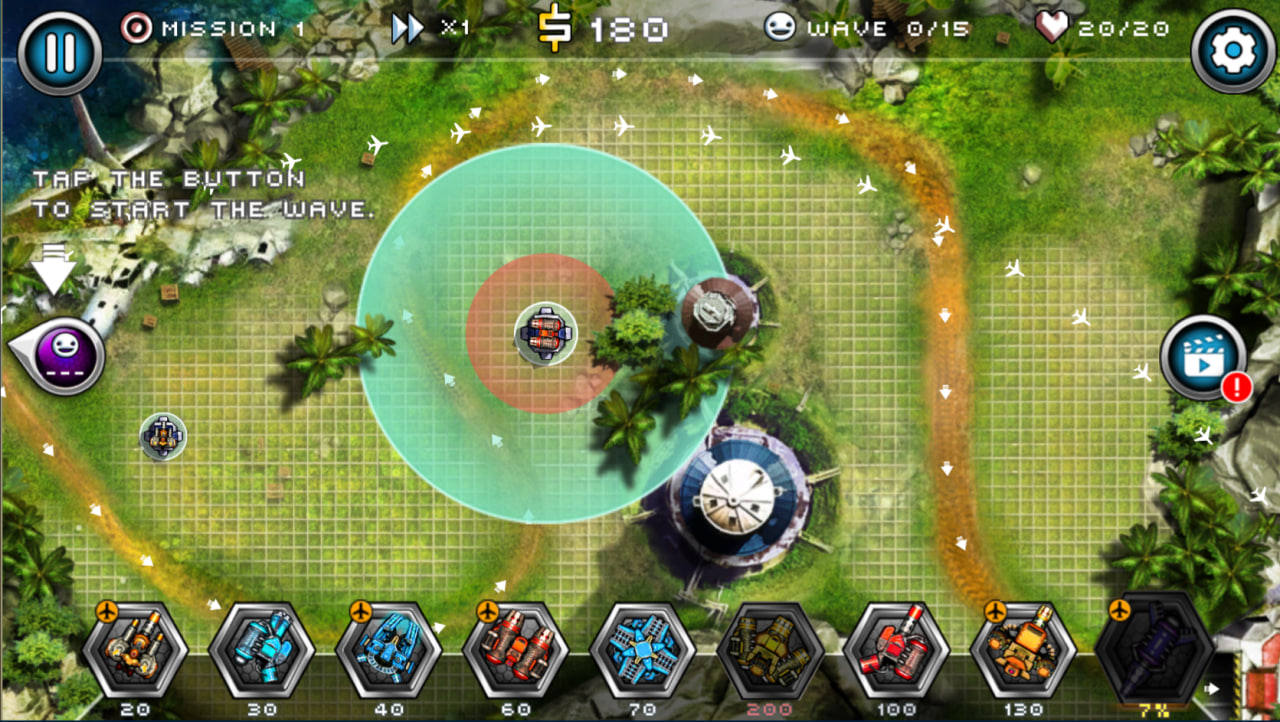This screenshot has height=722, width=1280.
Task: Select the red missile tower costing 60
Action: (515, 650)
